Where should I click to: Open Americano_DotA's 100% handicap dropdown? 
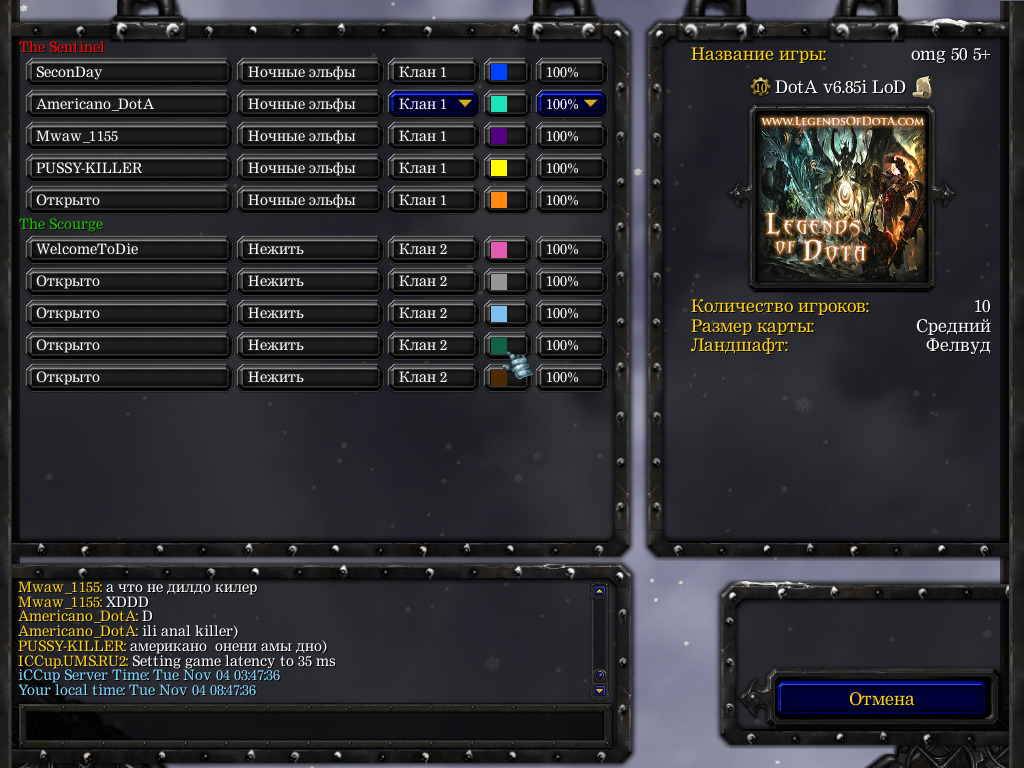pos(572,104)
